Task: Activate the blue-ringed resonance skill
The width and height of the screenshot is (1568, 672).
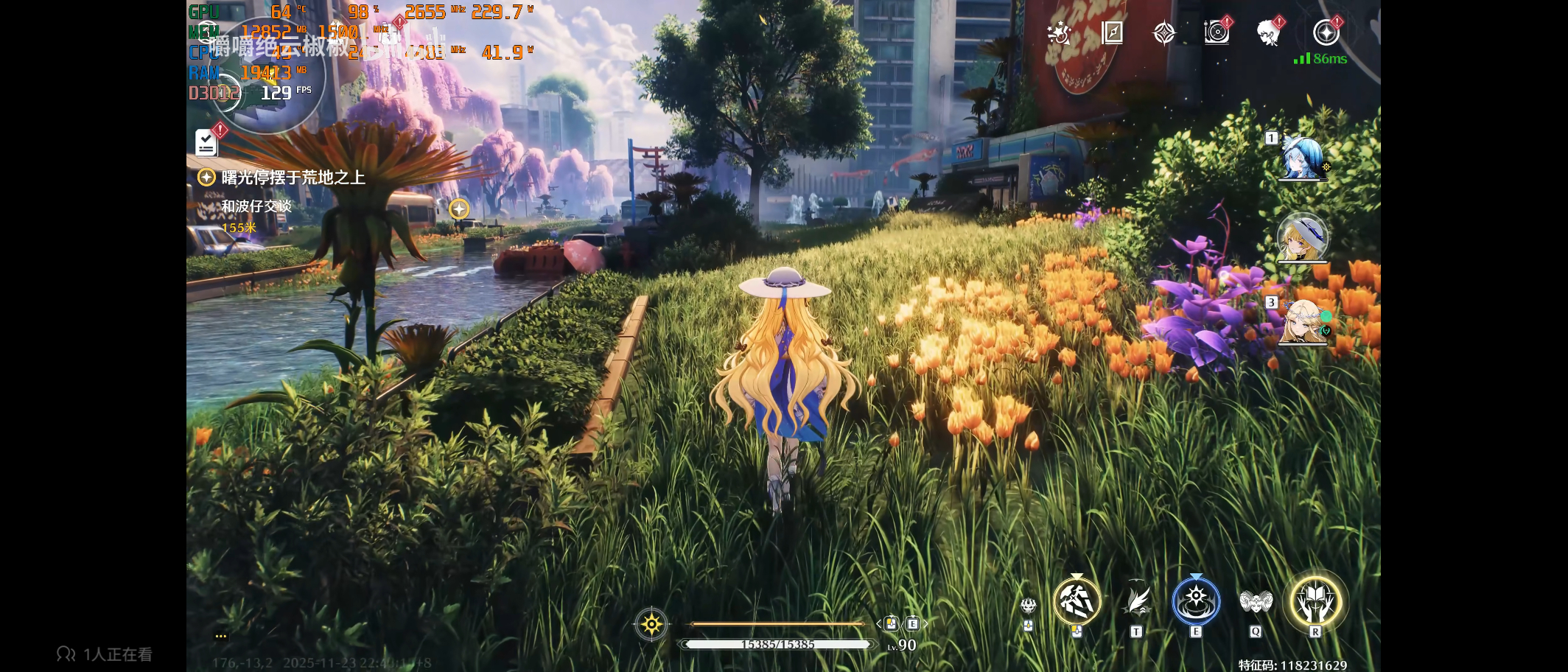Action: (1196, 601)
